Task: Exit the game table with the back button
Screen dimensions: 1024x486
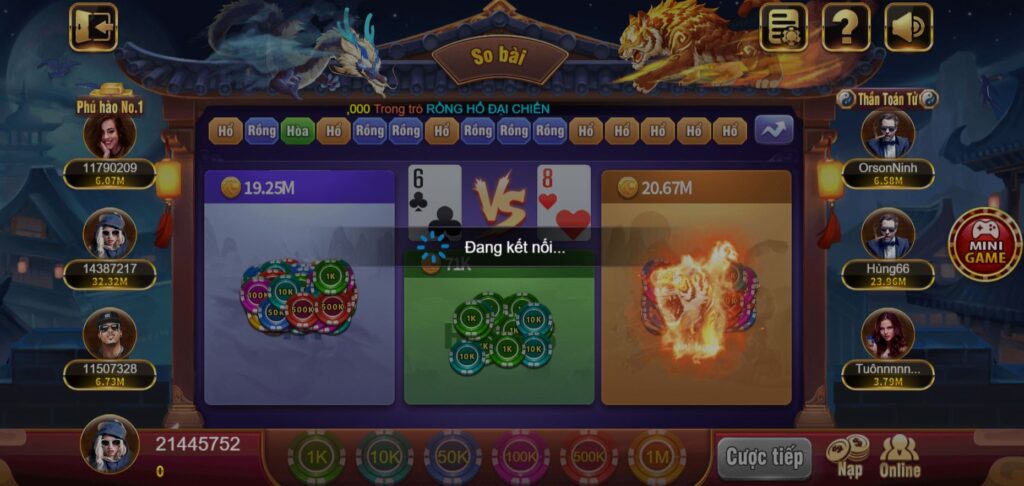Action: (x=93, y=27)
